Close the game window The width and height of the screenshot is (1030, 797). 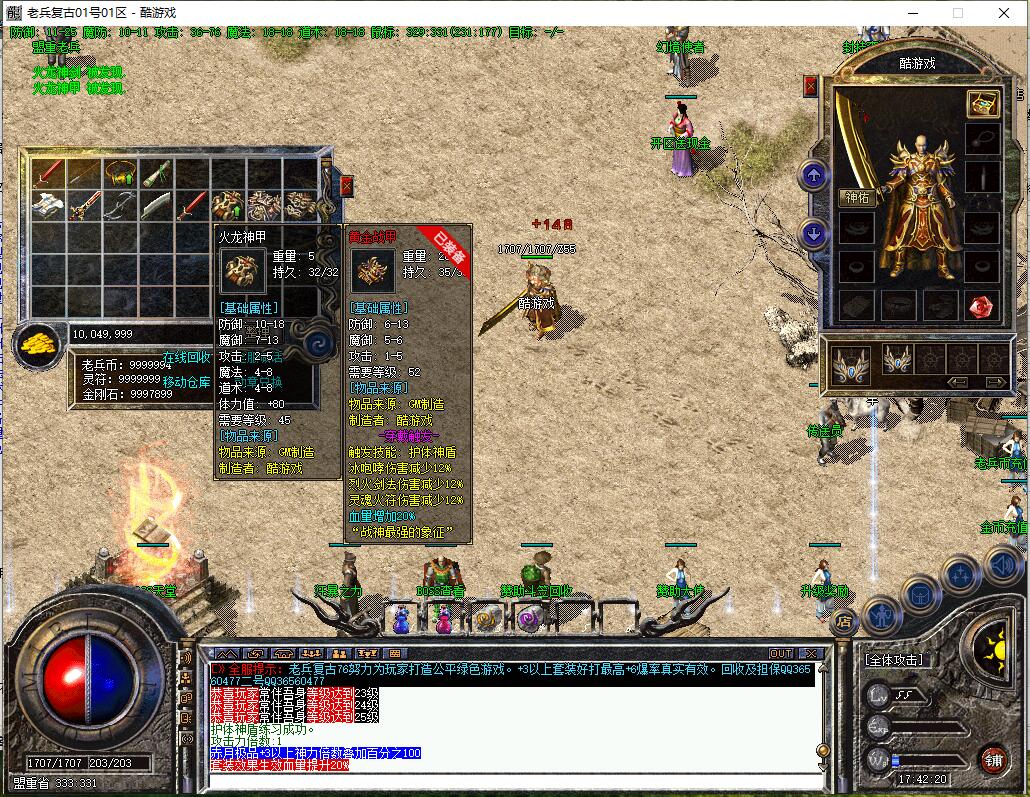(1004, 13)
